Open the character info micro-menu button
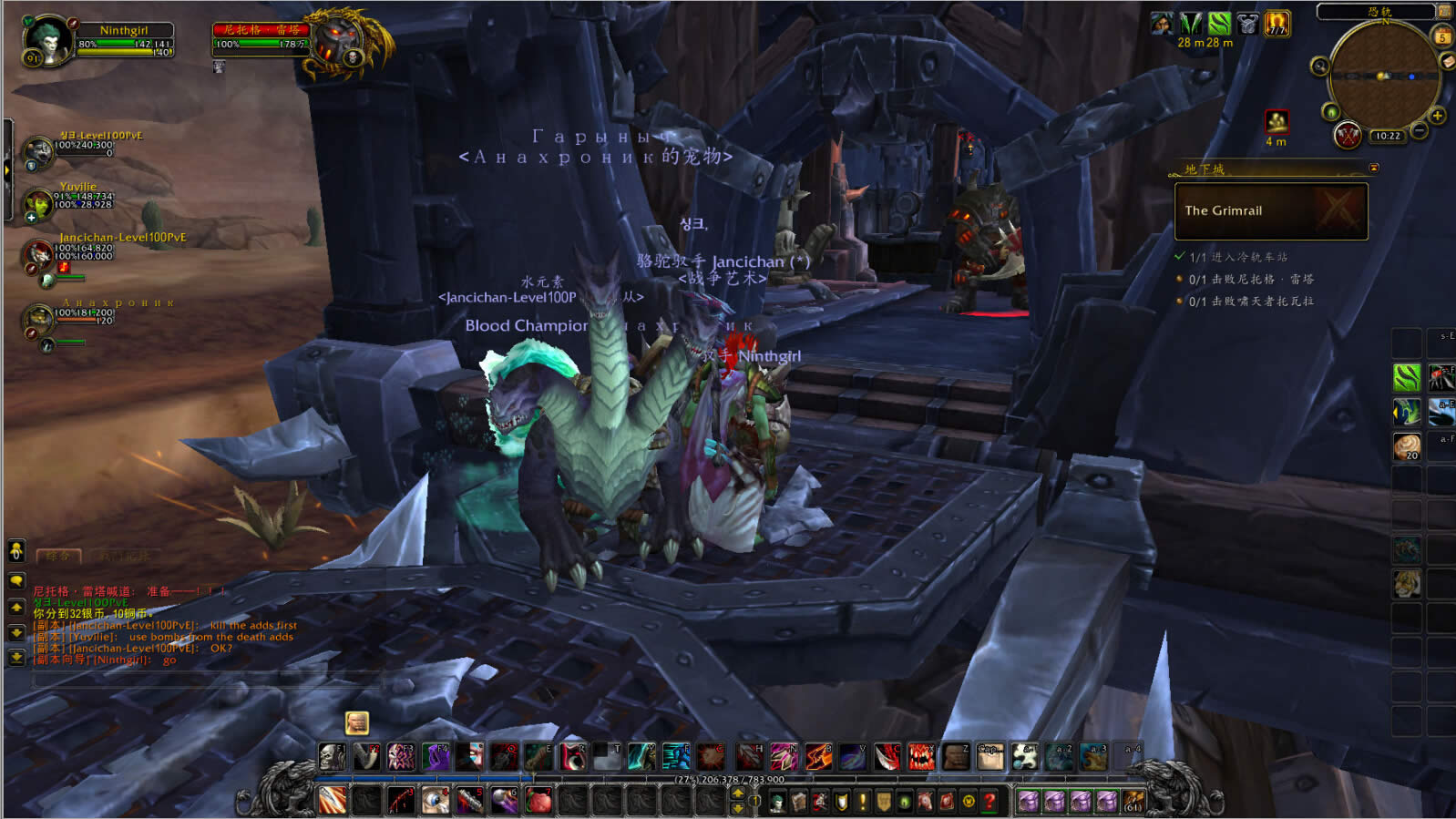The width and height of the screenshot is (1456, 819). tap(777, 802)
